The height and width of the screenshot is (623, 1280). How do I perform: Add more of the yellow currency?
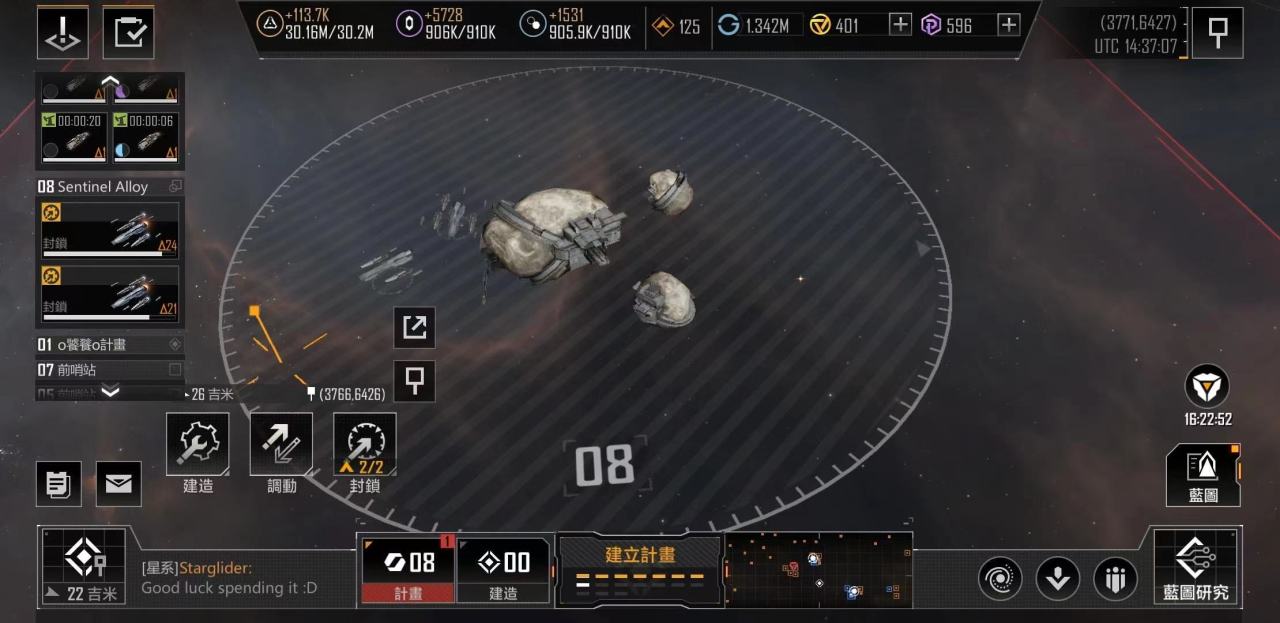[900, 25]
